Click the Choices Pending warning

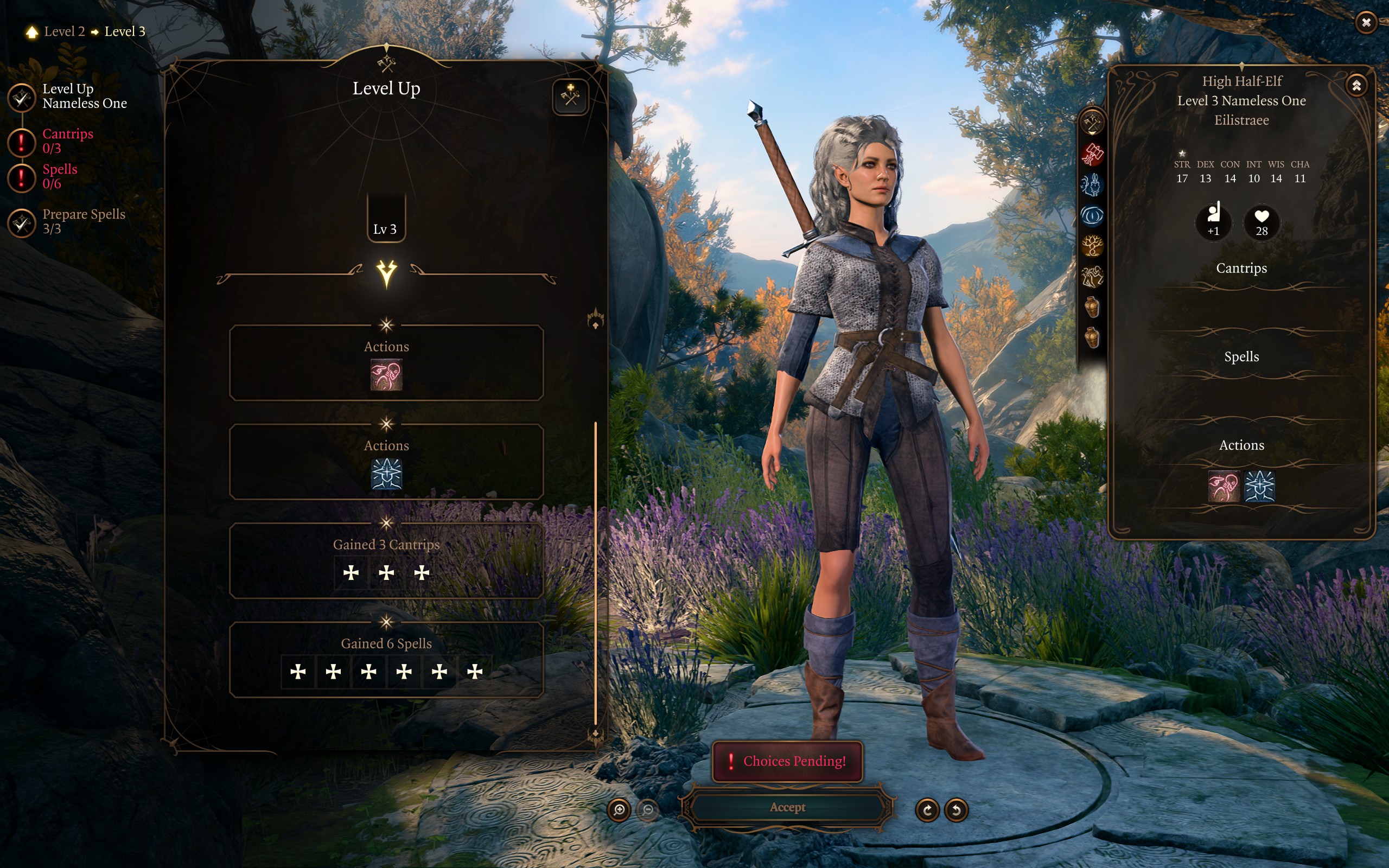[787, 761]
